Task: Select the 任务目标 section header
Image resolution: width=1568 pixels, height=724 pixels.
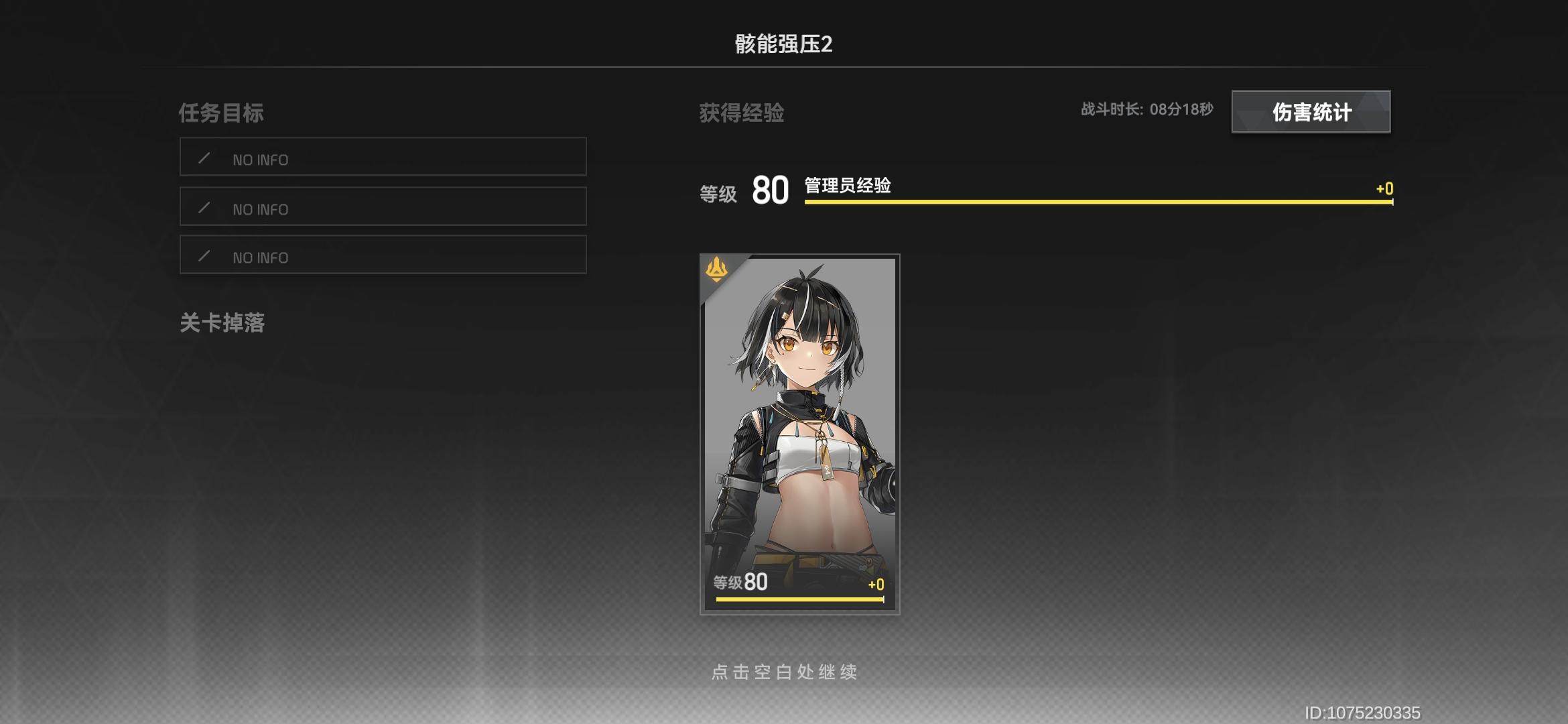Action: point(221,113)
